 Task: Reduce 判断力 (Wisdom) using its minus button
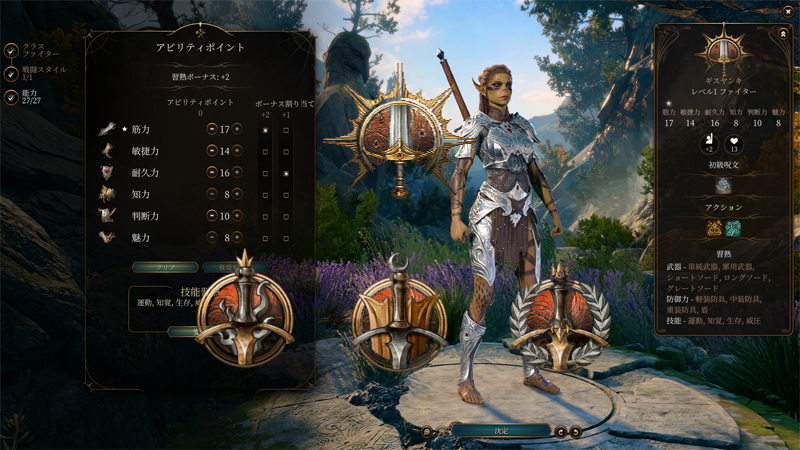[211, 216]
